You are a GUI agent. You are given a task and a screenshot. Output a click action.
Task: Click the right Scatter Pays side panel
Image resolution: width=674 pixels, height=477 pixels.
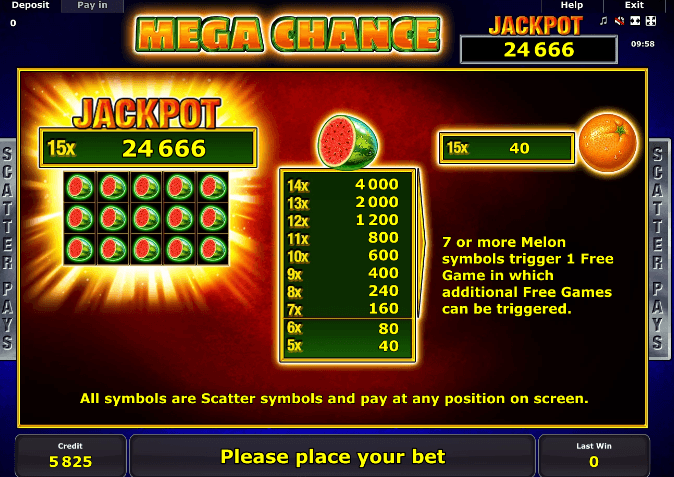coord(662,247)
